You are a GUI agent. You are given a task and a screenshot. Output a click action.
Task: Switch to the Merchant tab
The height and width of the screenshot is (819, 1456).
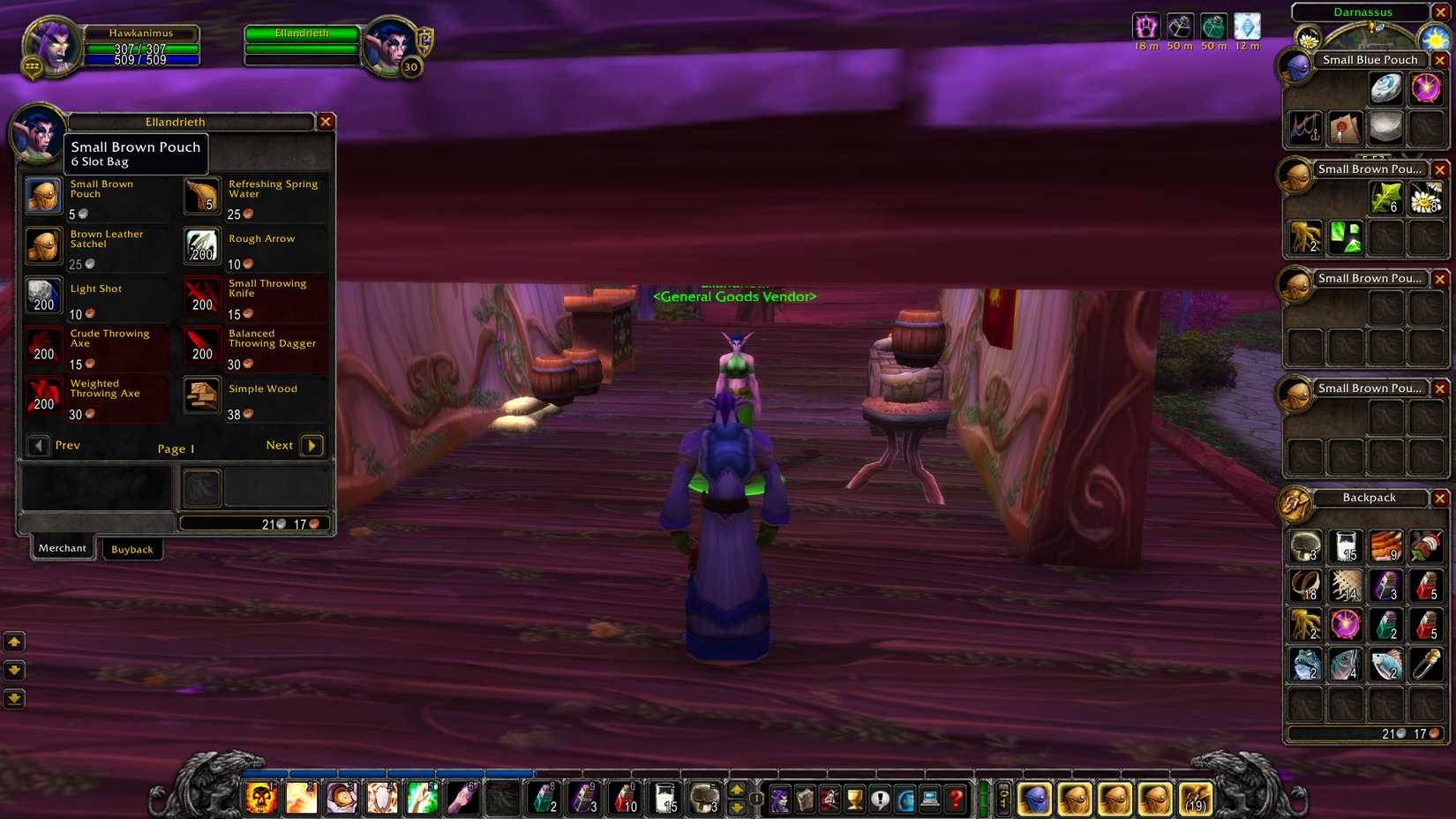pyautogui.click(x=62, y=547)
